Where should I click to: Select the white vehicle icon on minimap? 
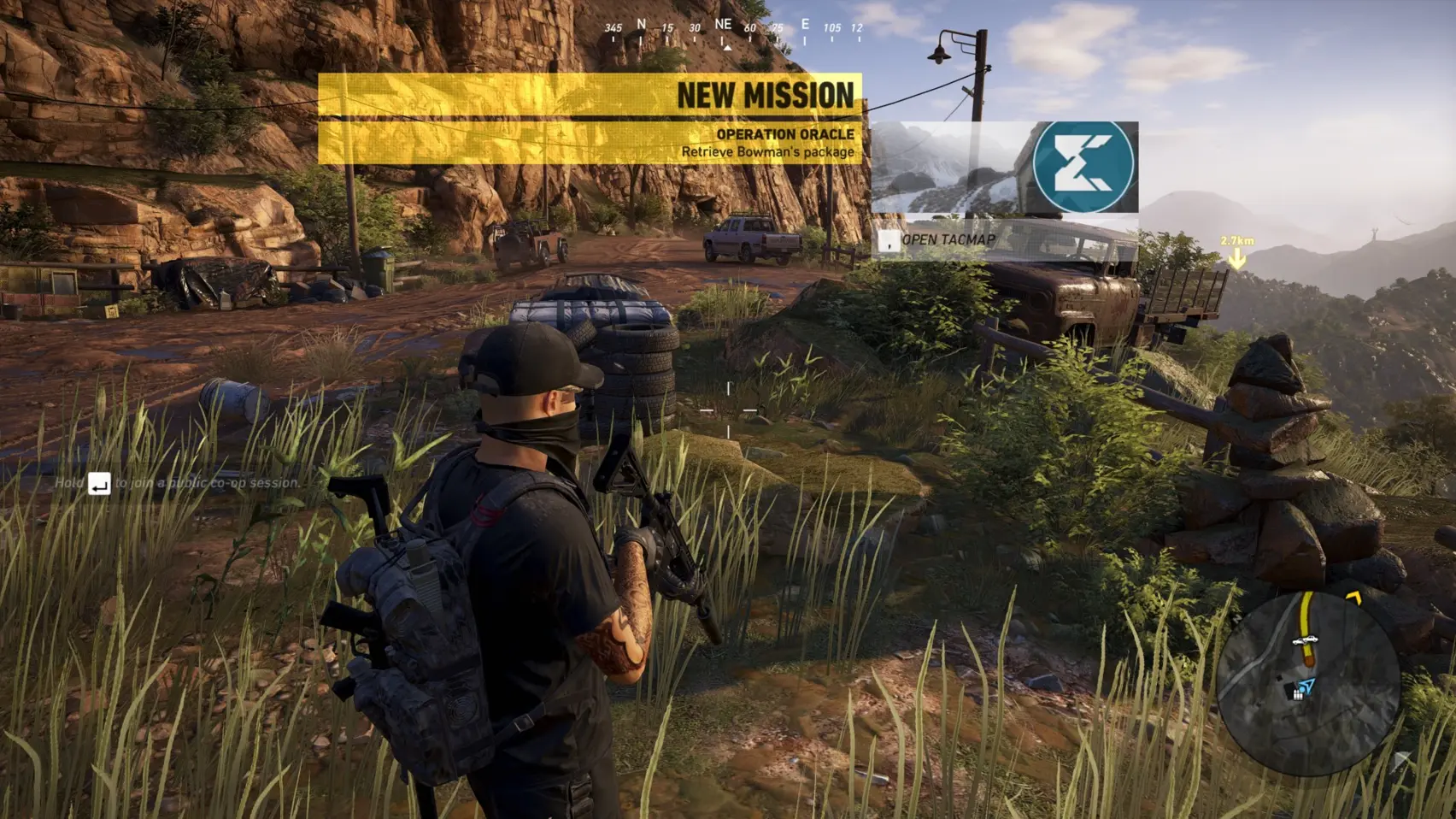[1303, 639]
